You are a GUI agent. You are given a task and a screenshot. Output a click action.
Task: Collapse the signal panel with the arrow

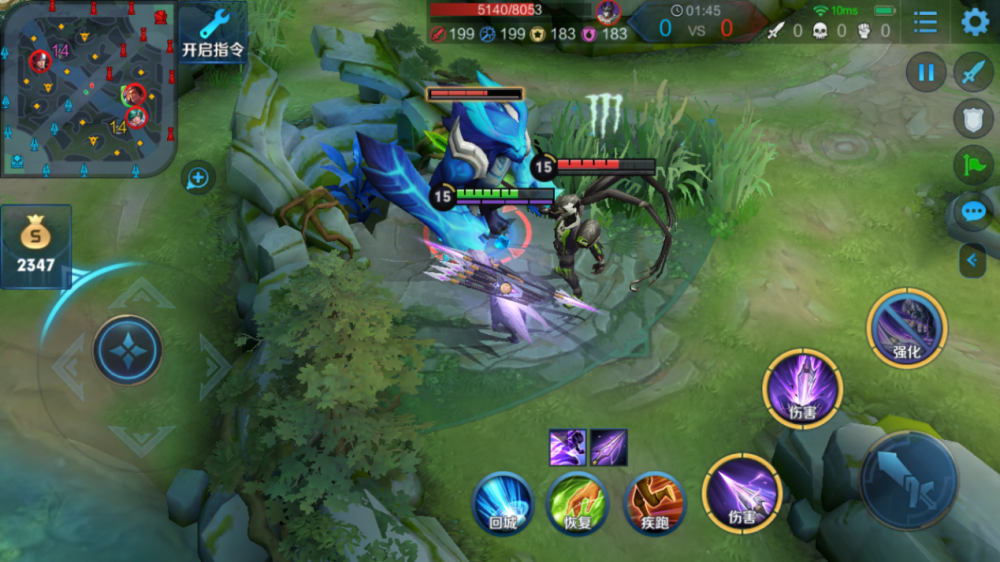coord(972,261)
